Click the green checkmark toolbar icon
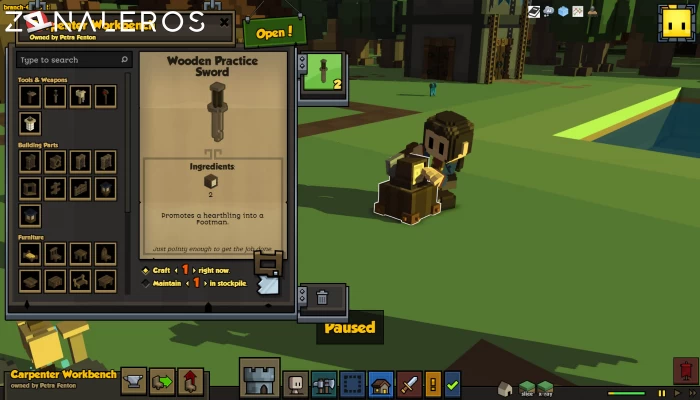Image resolution: width=700 pixels, height=400 pixels. point(453,382)
